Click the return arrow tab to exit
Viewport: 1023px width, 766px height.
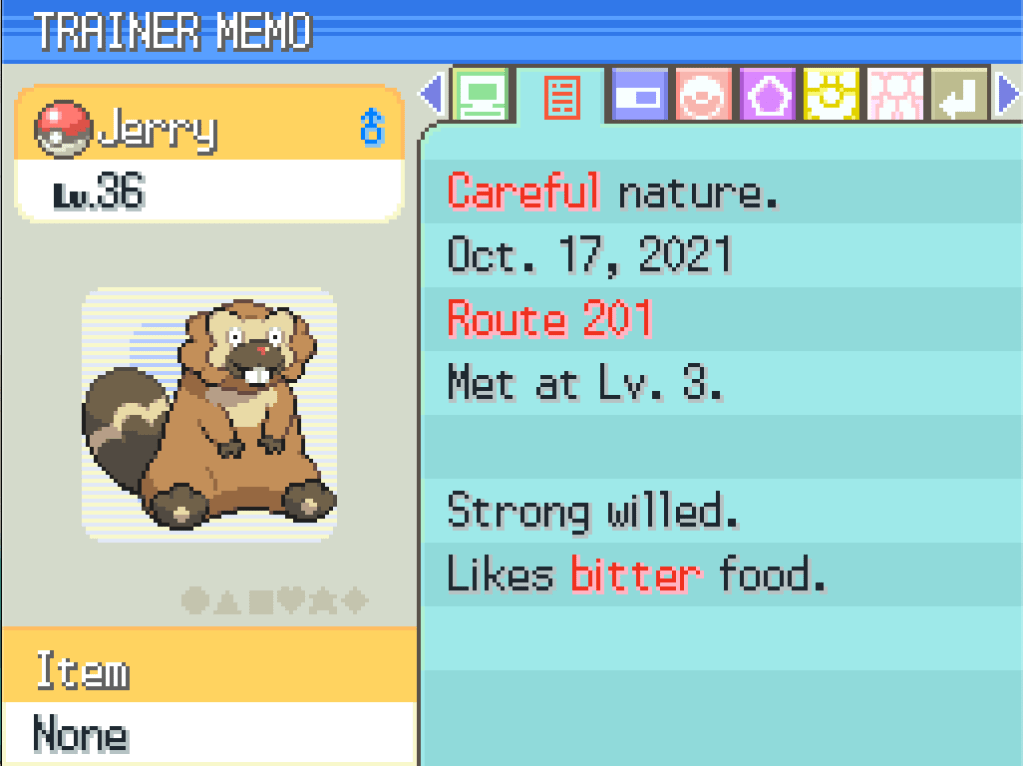959,96
